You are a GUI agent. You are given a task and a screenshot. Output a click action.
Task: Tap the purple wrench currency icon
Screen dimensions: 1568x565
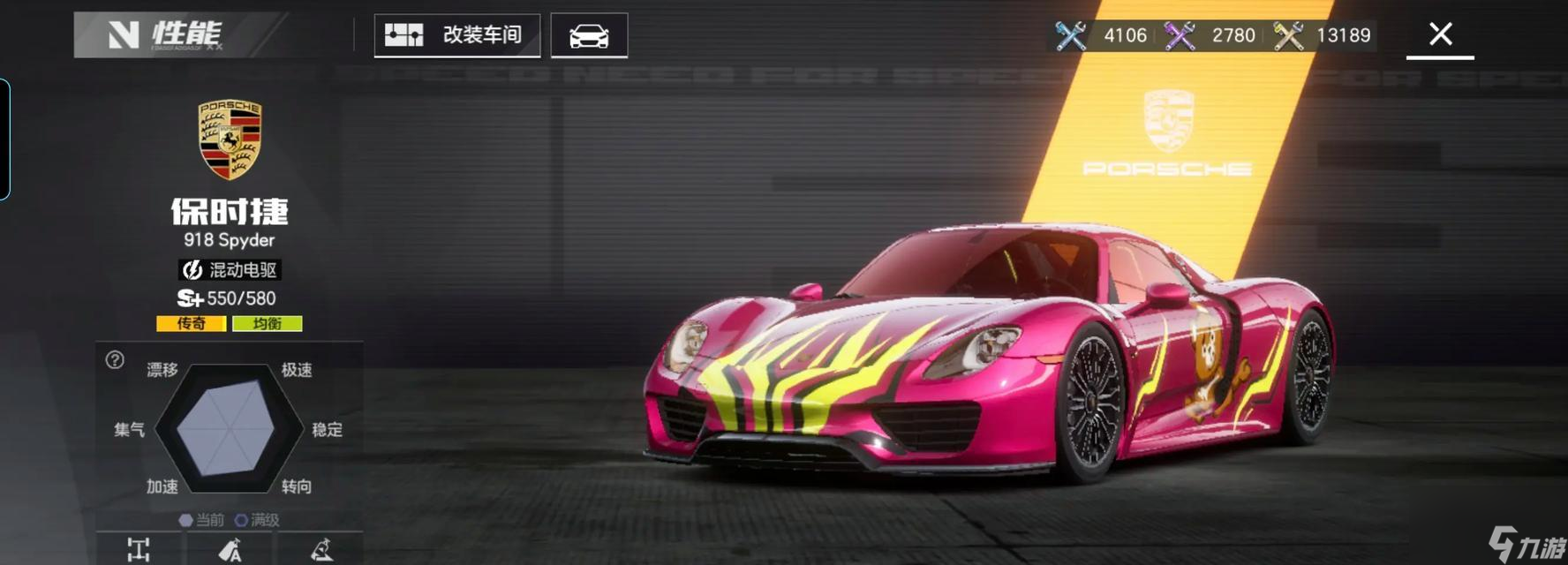pos(1180,35)
